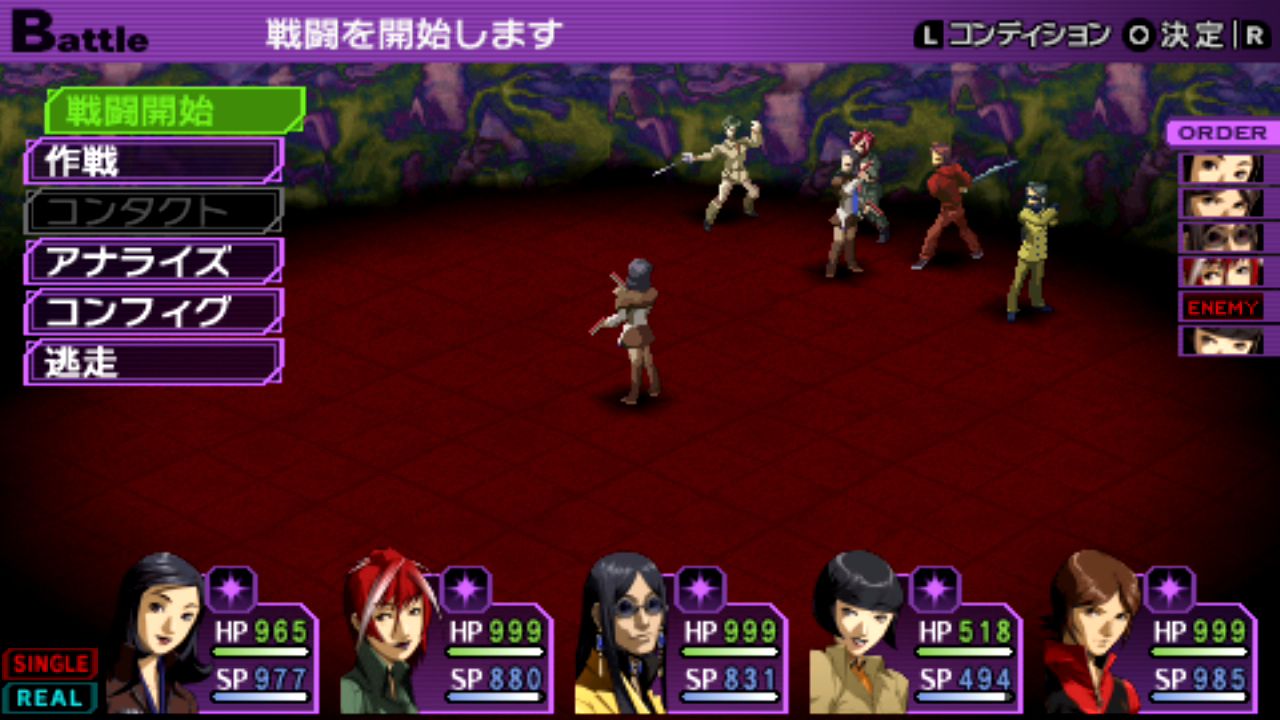The width and height of the screenshot is (1280, 720).
Task: Open the コンフィグ config menu
Action: 153,311
